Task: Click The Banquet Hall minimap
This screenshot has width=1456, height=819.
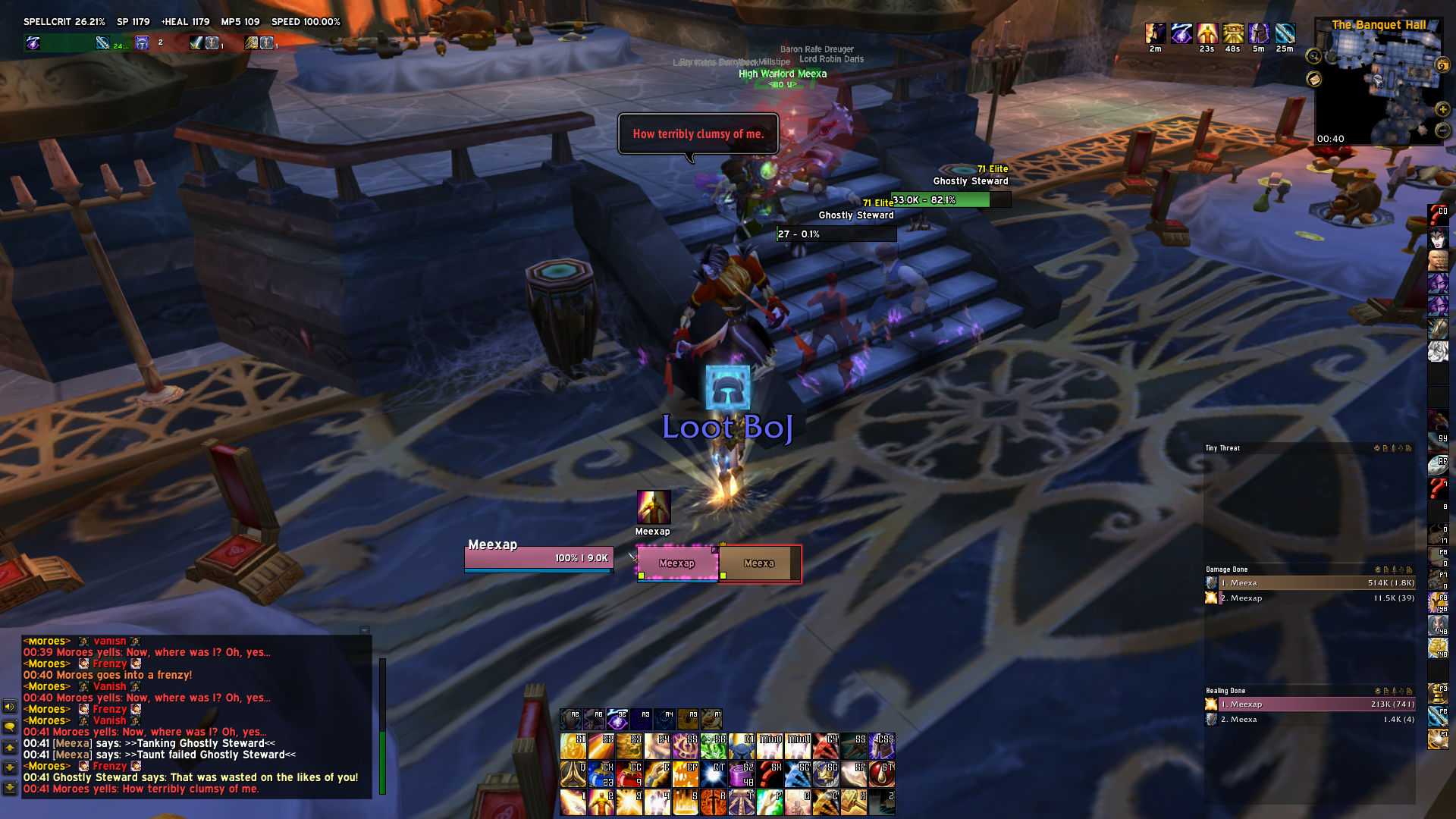Action: (1379, 83)
